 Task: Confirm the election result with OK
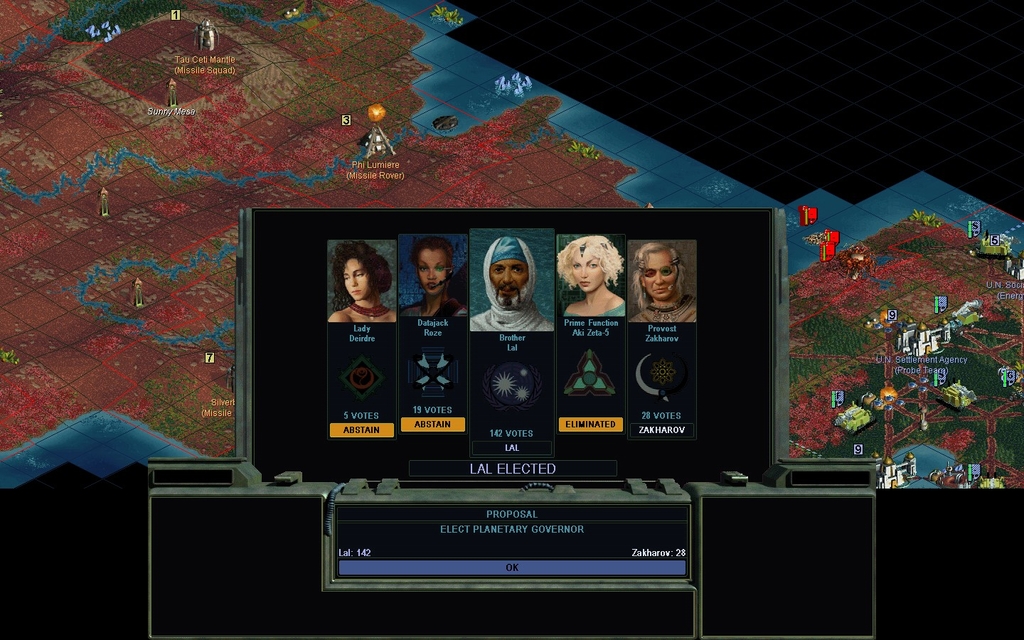tap(512, 567)
